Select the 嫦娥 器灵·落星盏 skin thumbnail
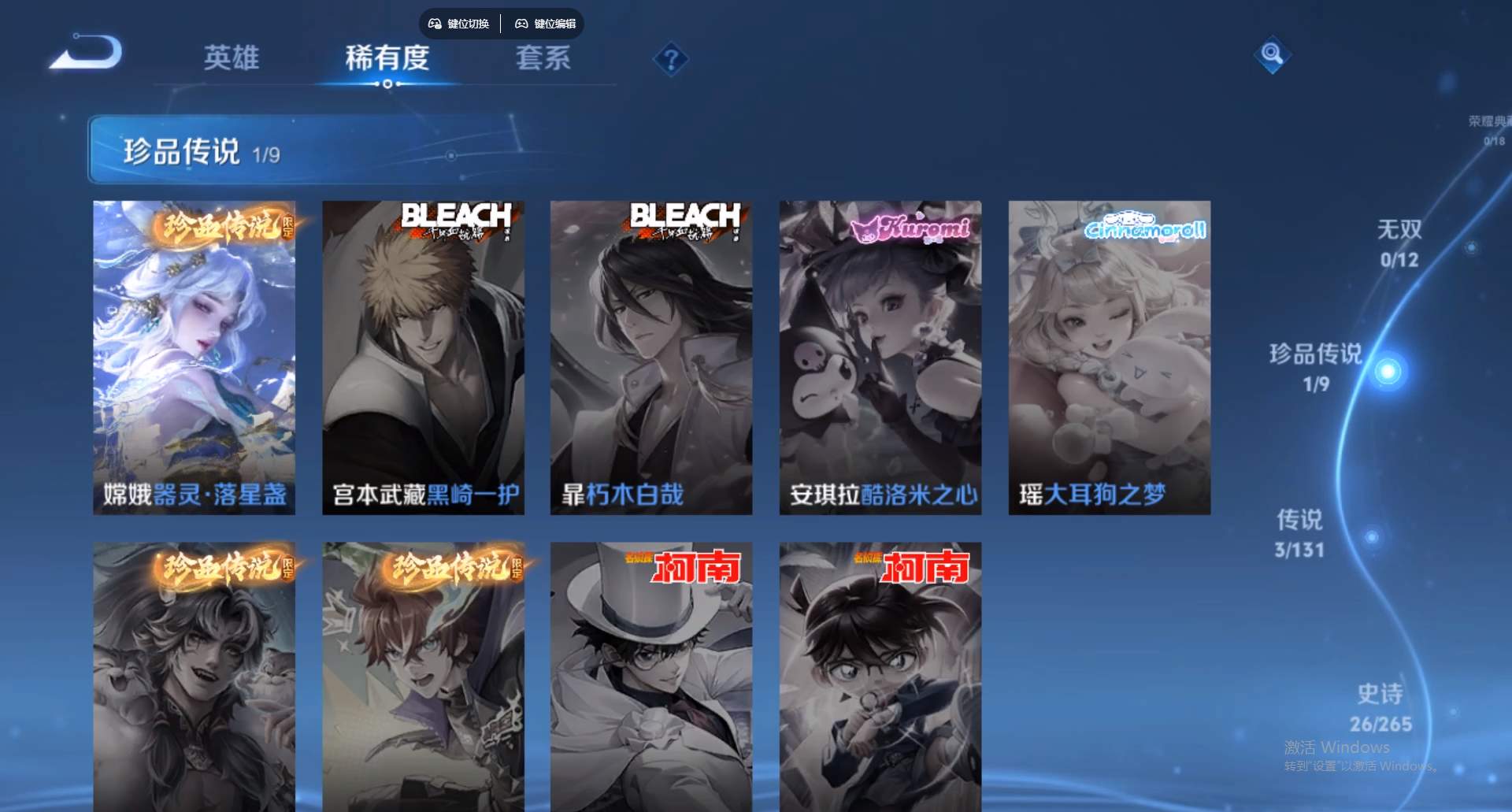 [194, 354]
